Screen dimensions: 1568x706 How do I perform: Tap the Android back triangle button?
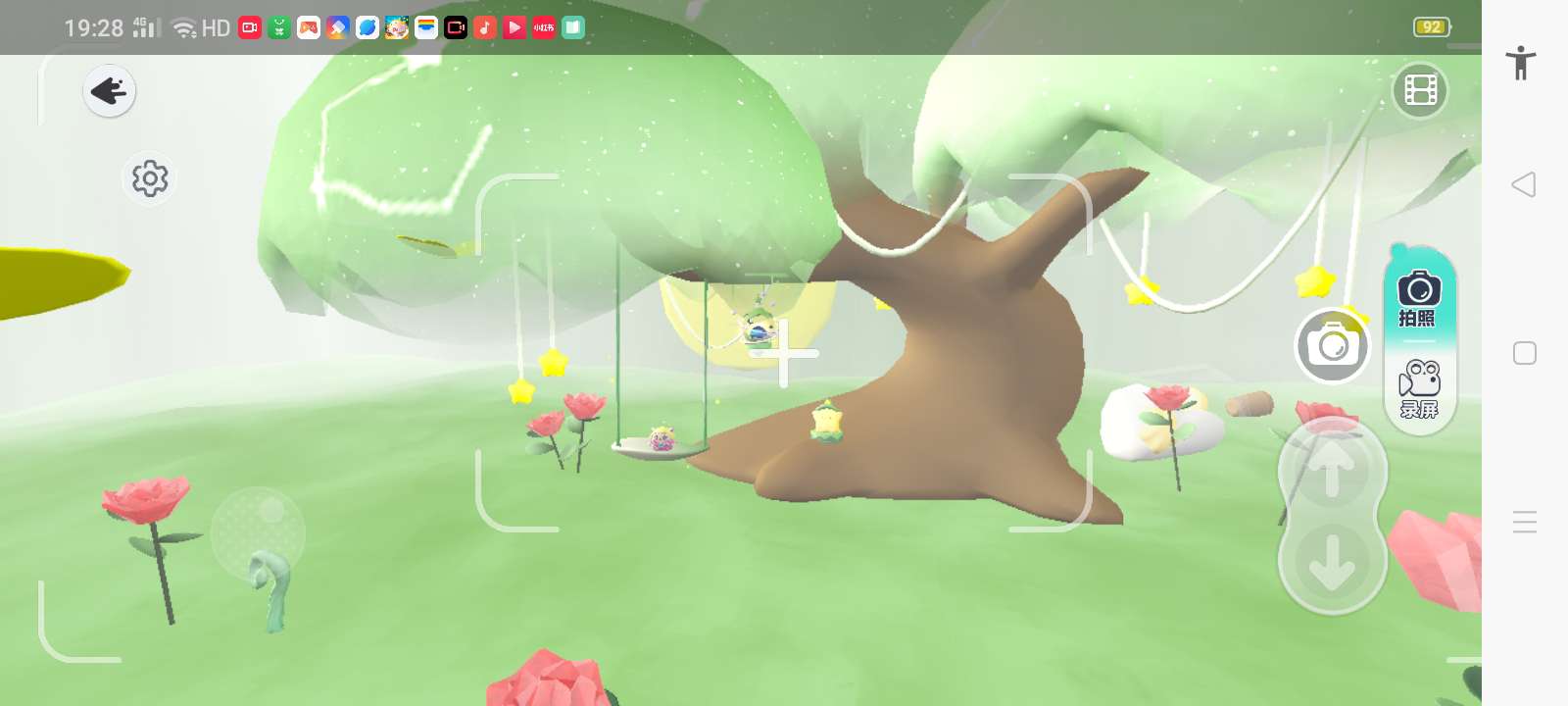tap(1524, 184)
